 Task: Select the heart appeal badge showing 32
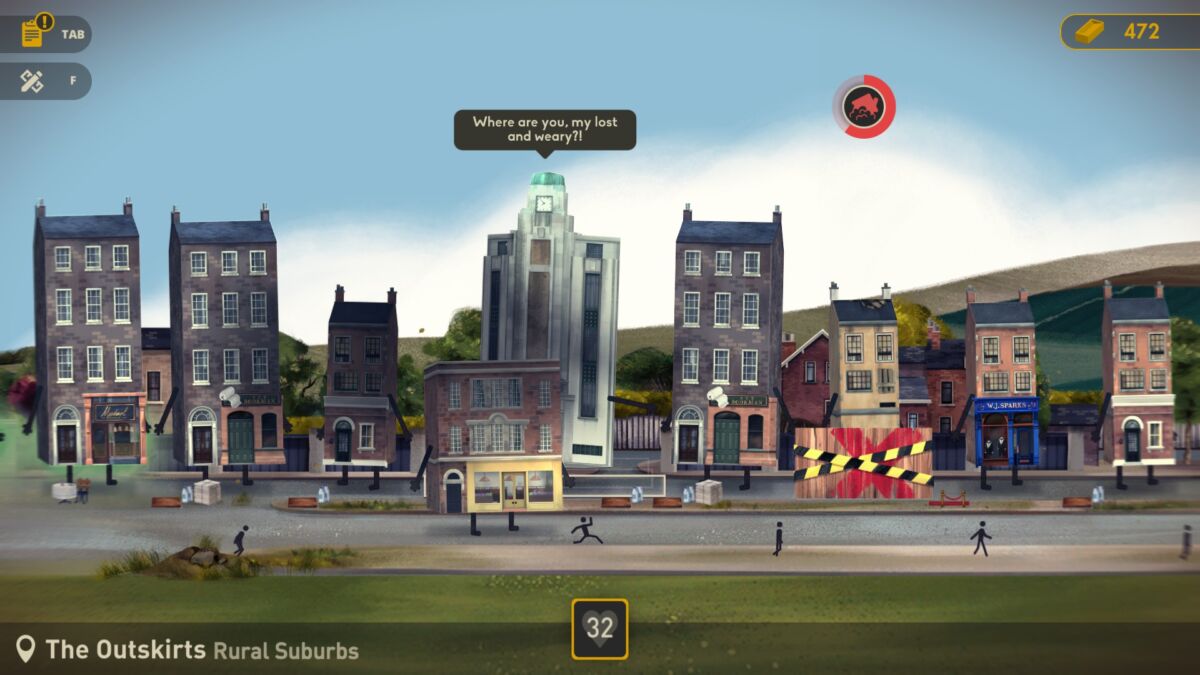point(600,628)
